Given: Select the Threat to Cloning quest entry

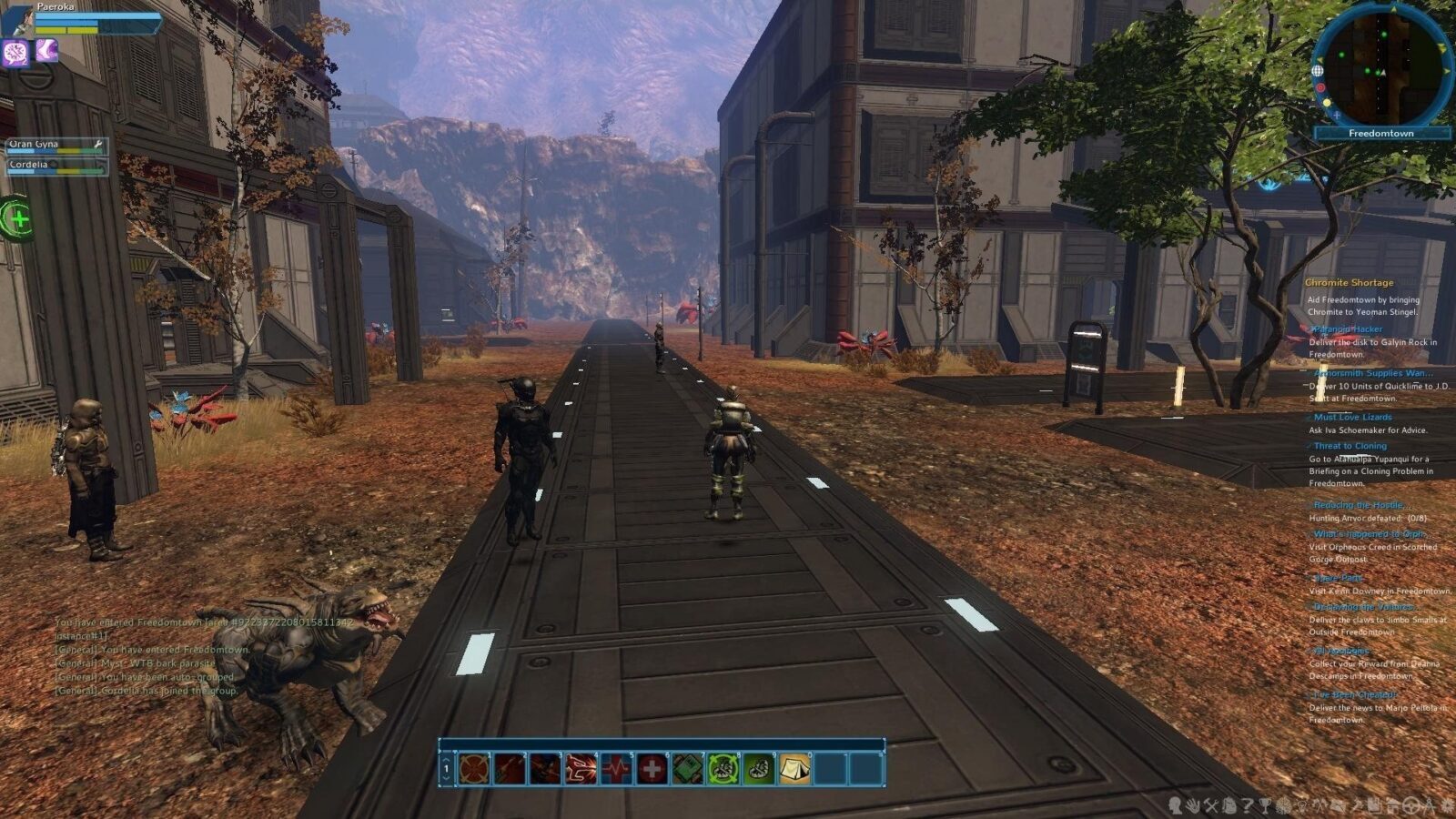Looking at the screenshot, I should (x=1350, y=446).
